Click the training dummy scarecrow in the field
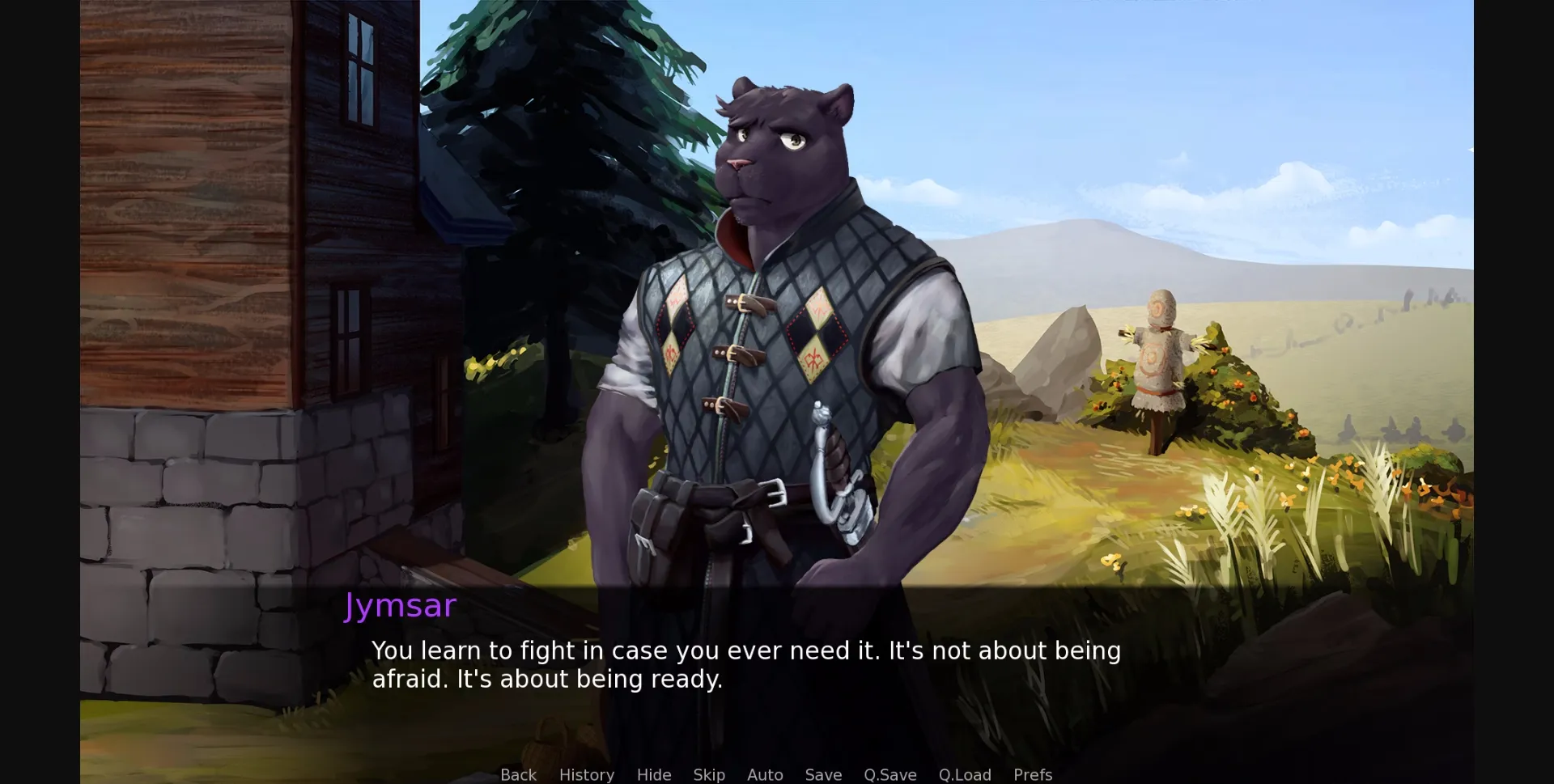The height and width of the screenshot is (784, 1554). [x=1161, y=356]
